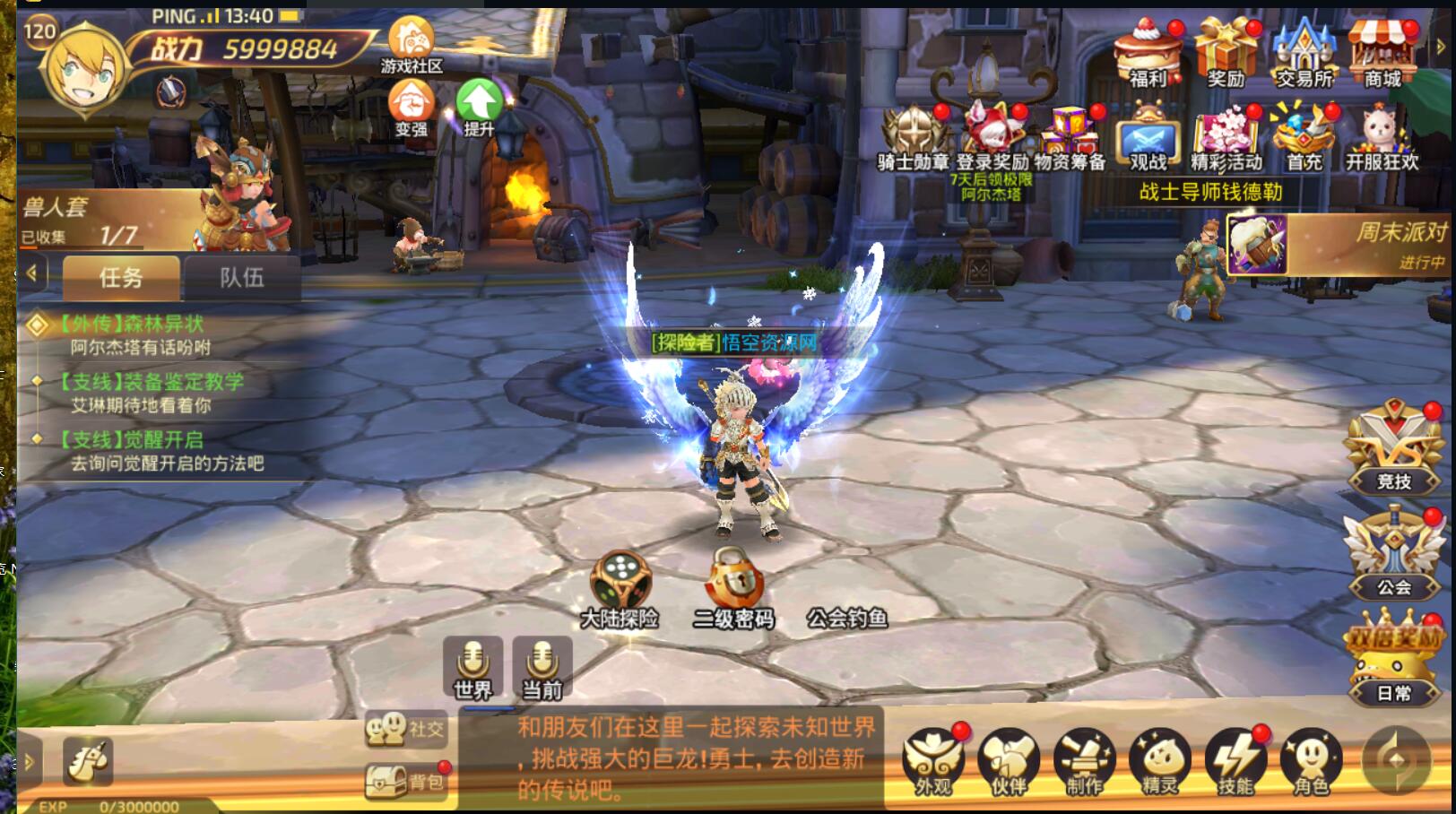Start 大陆探险 dice adventure
1456x814 pixels.
pyautogui.click(x=620, y=588)
